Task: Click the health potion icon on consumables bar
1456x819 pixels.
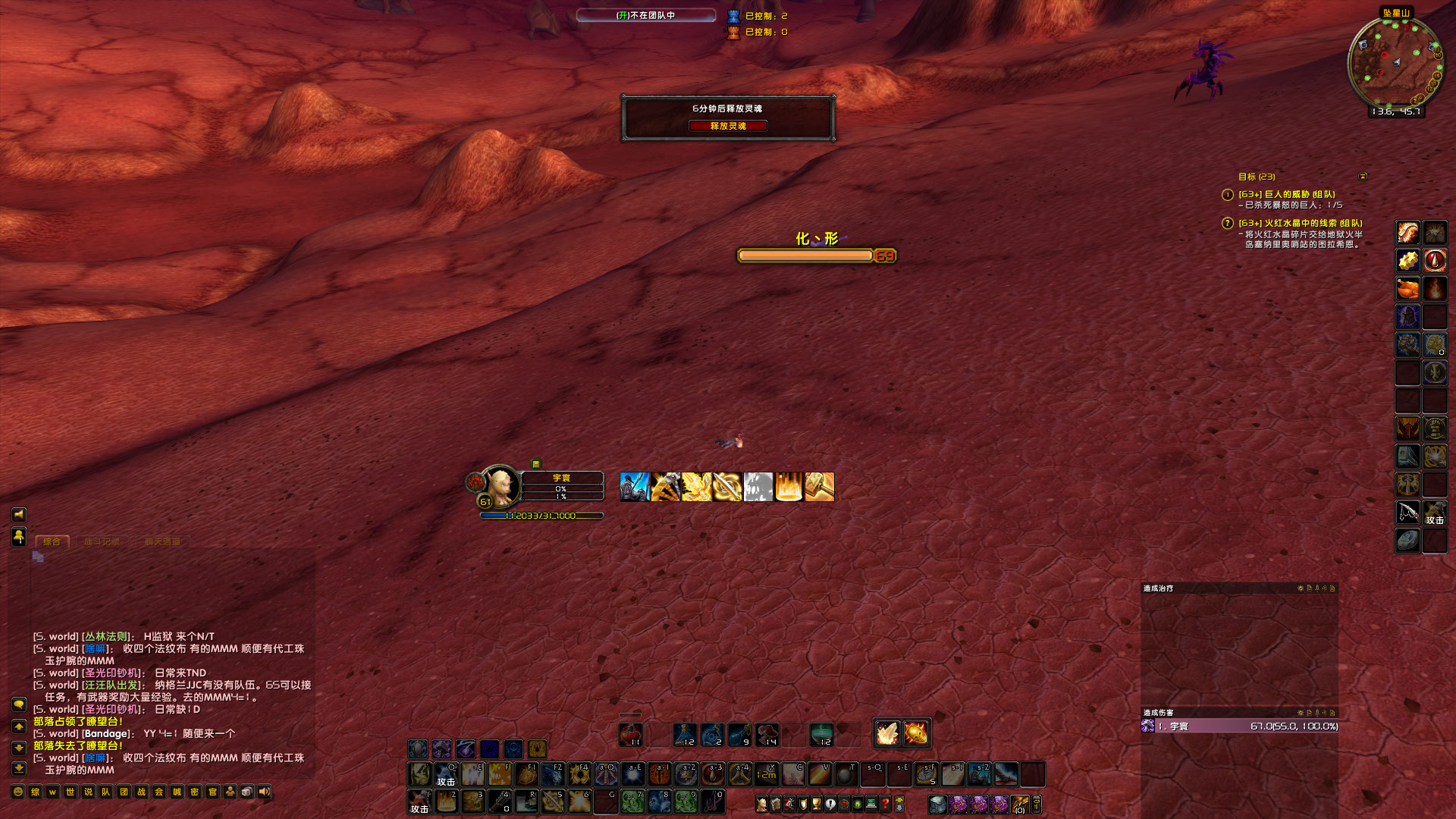Action: (632, 734)
